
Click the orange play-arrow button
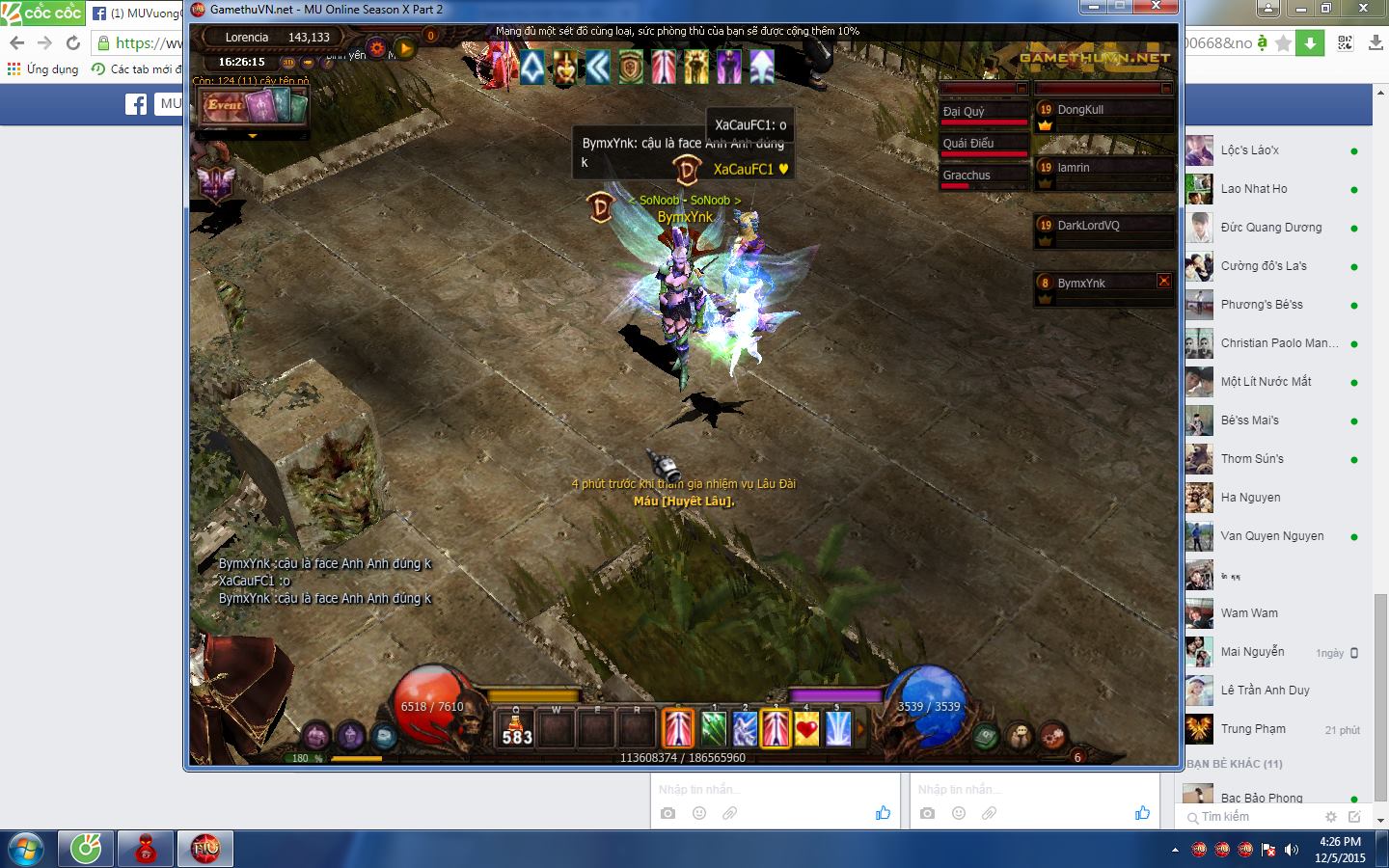pyautogui.click(x=405, y=47)
